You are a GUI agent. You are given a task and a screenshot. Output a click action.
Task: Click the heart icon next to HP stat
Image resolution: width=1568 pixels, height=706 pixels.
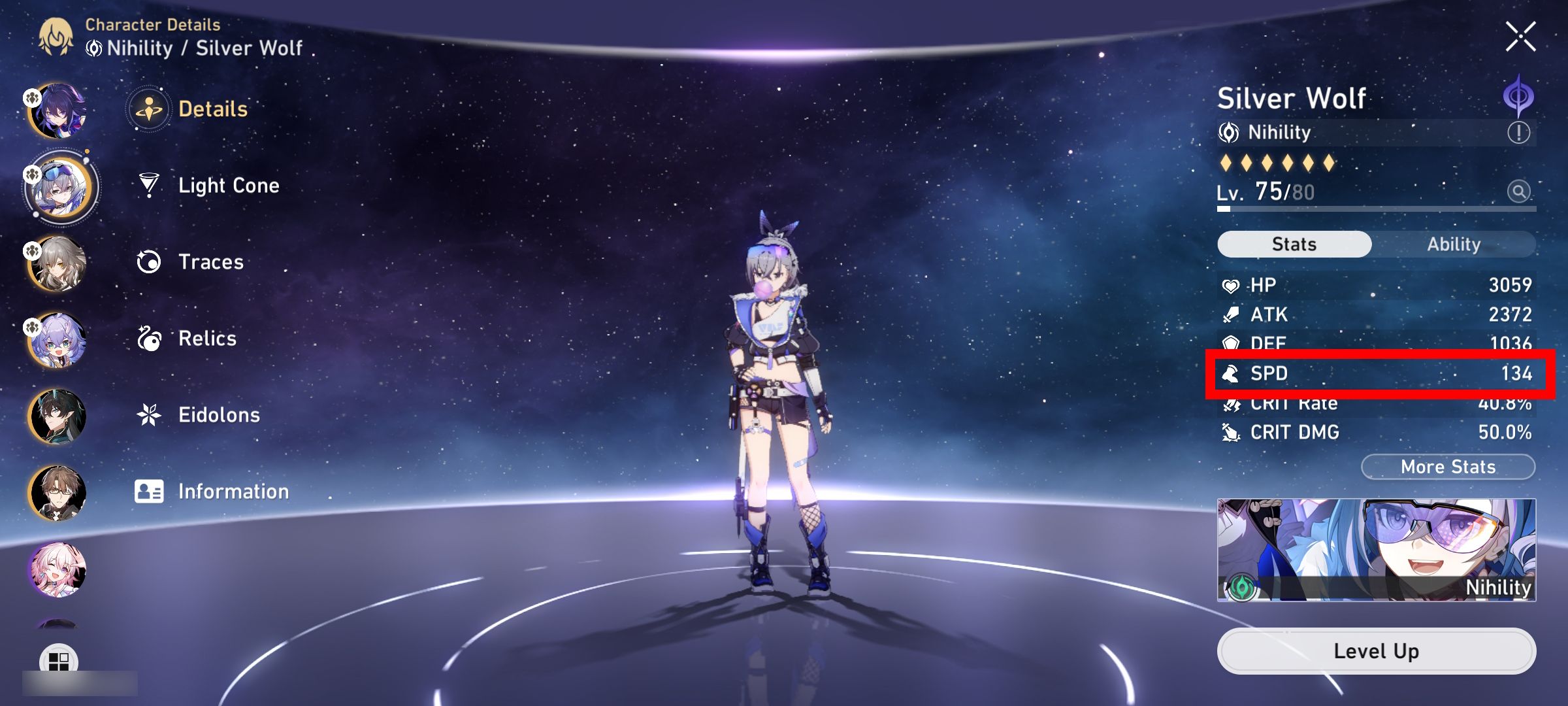point(1232,284)
